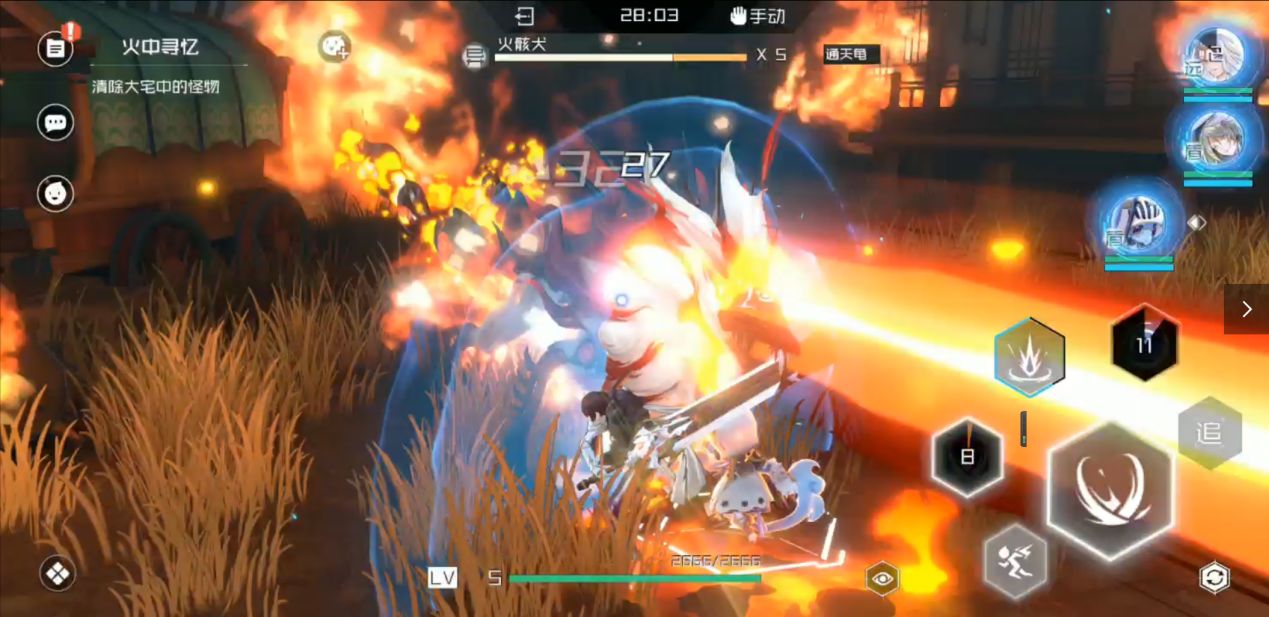Perform the large claw slash basic attack
The image size is (1269, 617).
(1110, 490)
